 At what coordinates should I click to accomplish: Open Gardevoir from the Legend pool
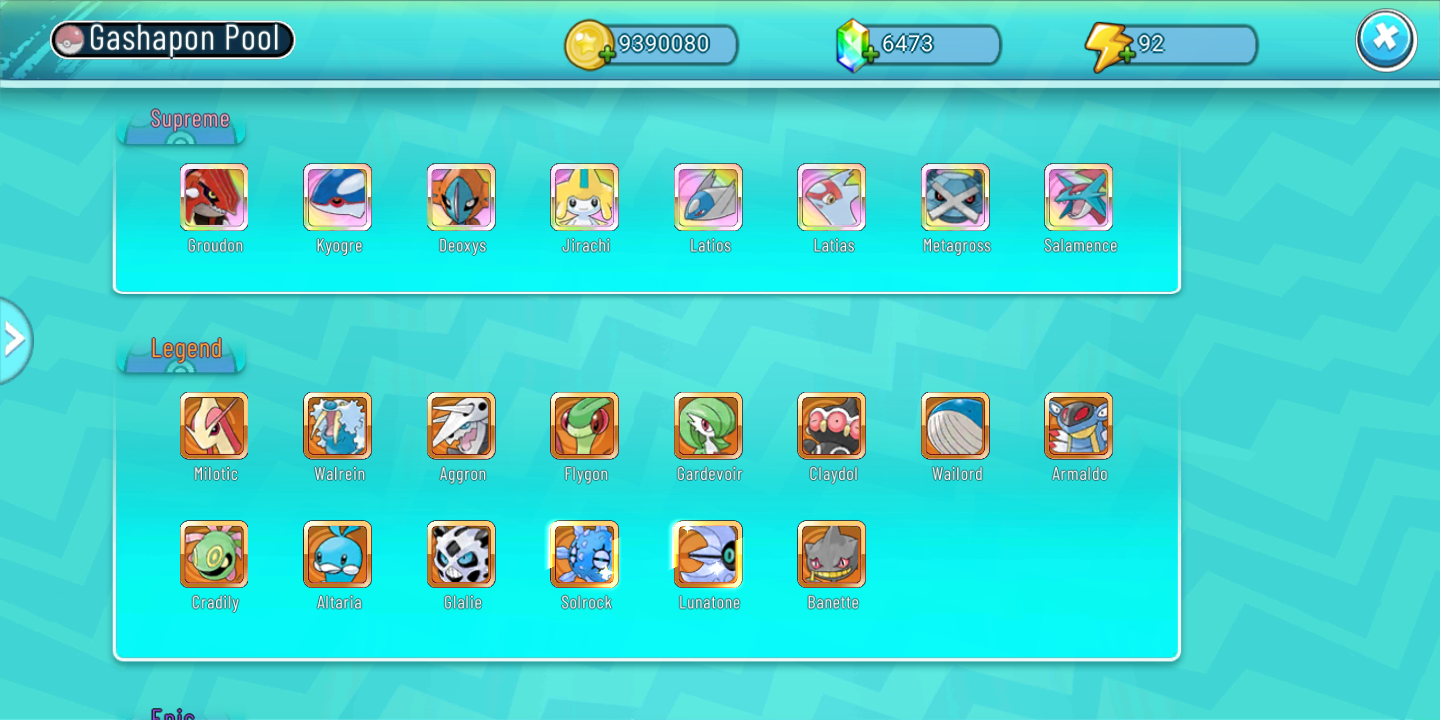(x=708, y=426)
